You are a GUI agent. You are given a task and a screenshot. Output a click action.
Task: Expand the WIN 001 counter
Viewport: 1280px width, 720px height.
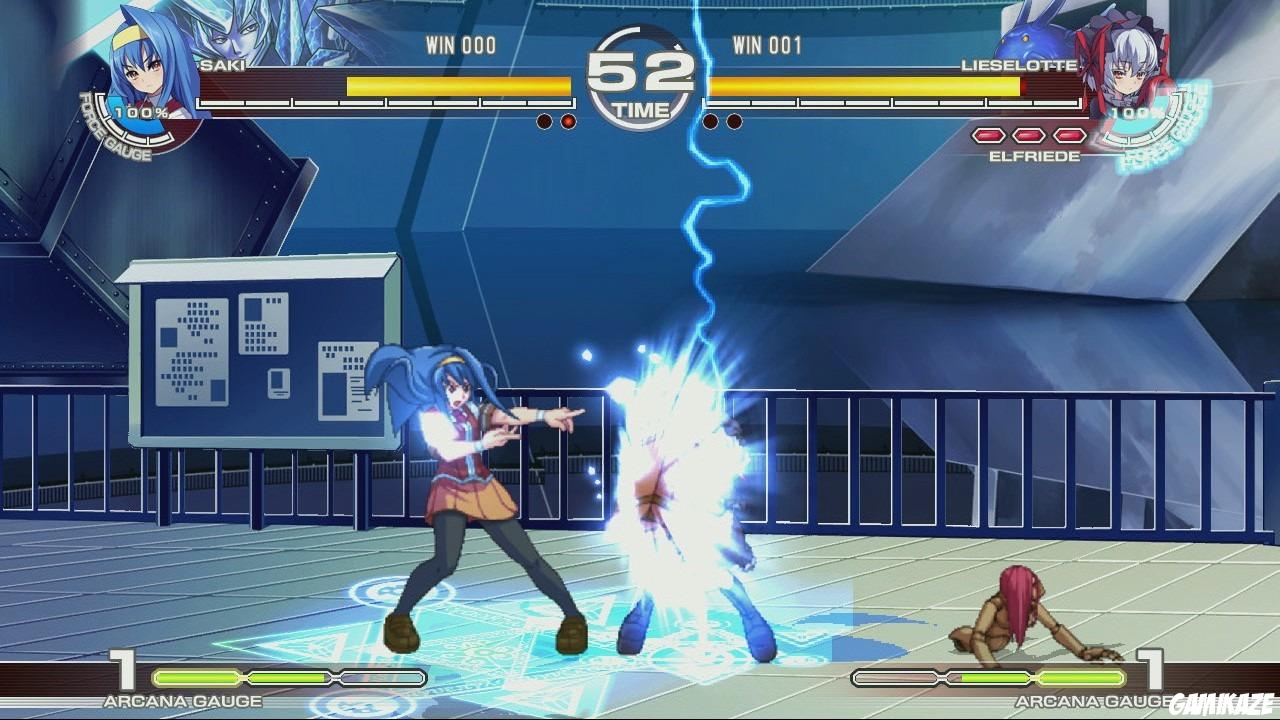[x=767, y=45]
